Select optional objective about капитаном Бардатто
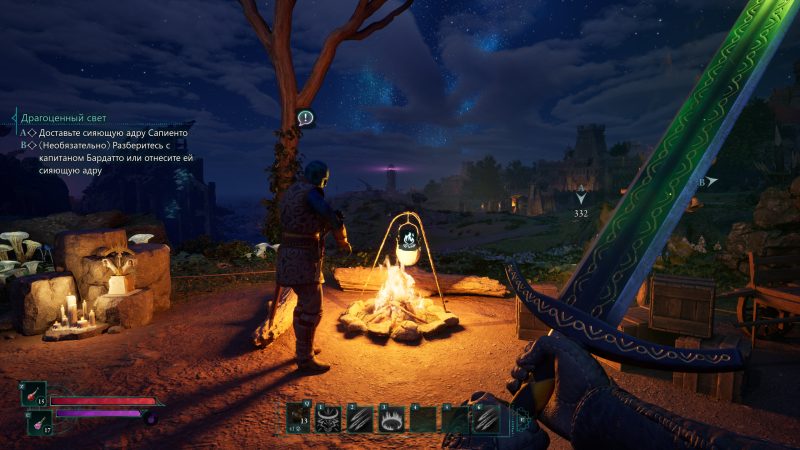The image size is (800, 450). [112, 157]
